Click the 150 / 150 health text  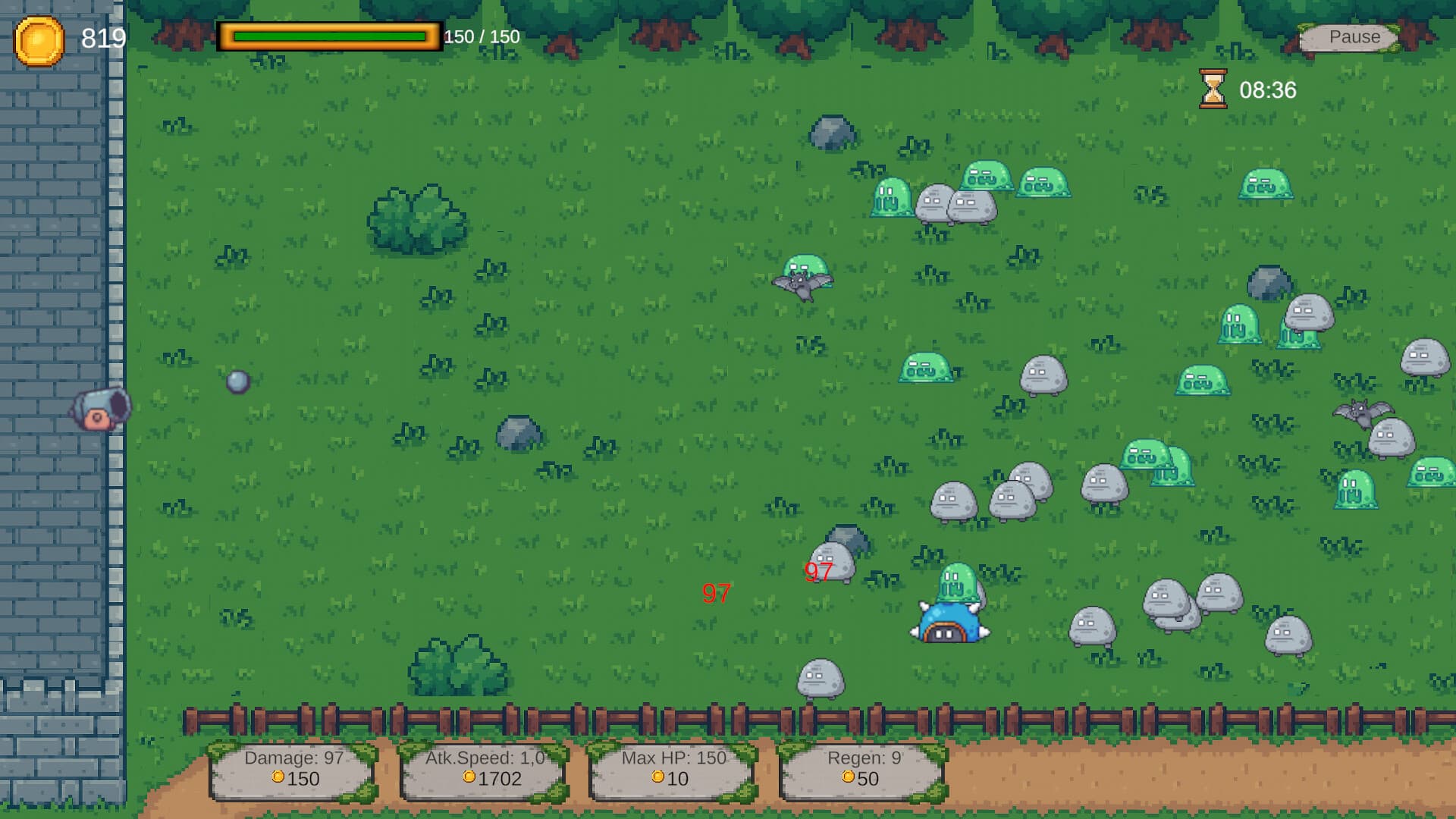[x=480, y=35]
